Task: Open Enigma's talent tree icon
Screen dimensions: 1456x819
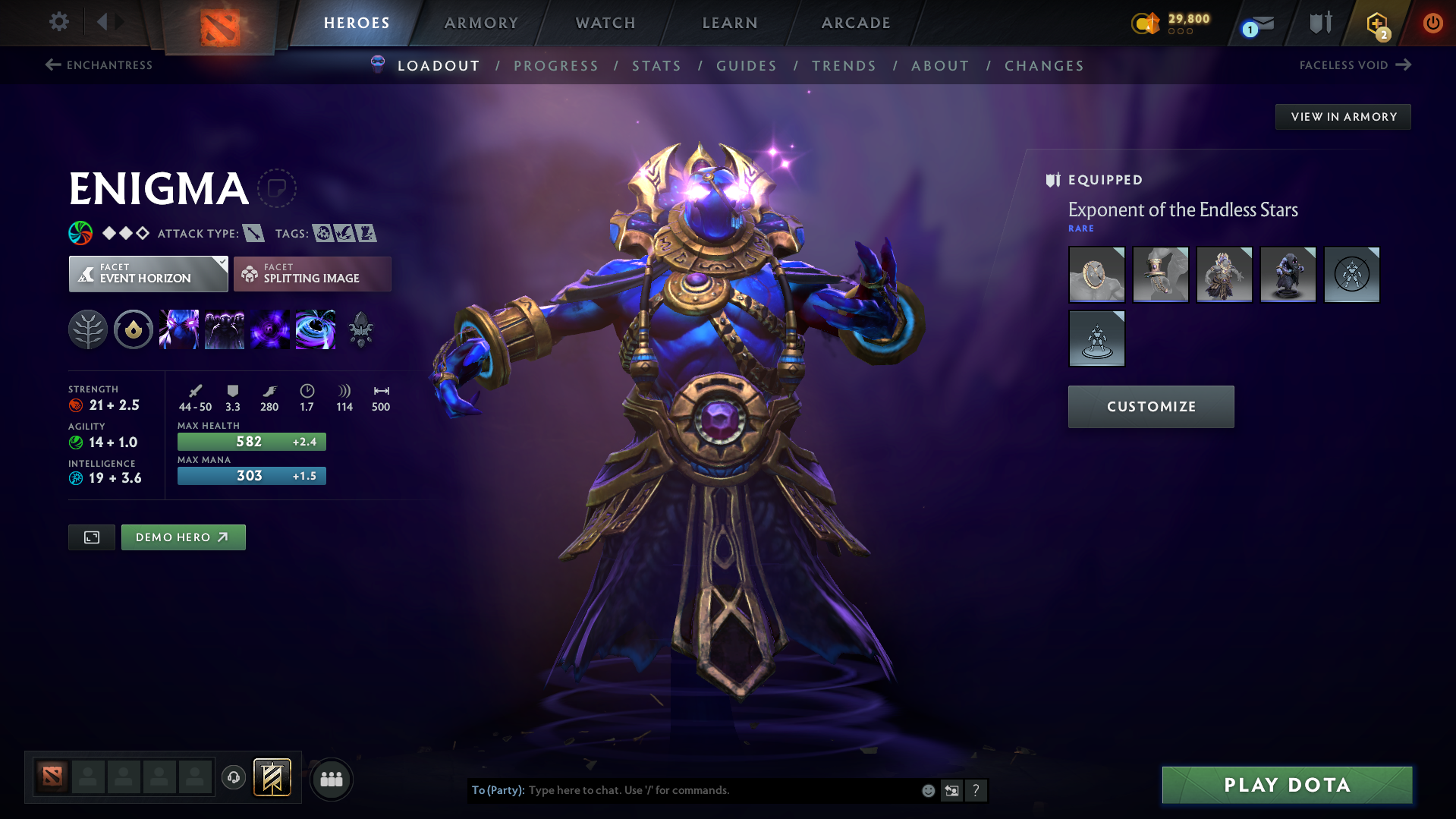Action: 88,329
